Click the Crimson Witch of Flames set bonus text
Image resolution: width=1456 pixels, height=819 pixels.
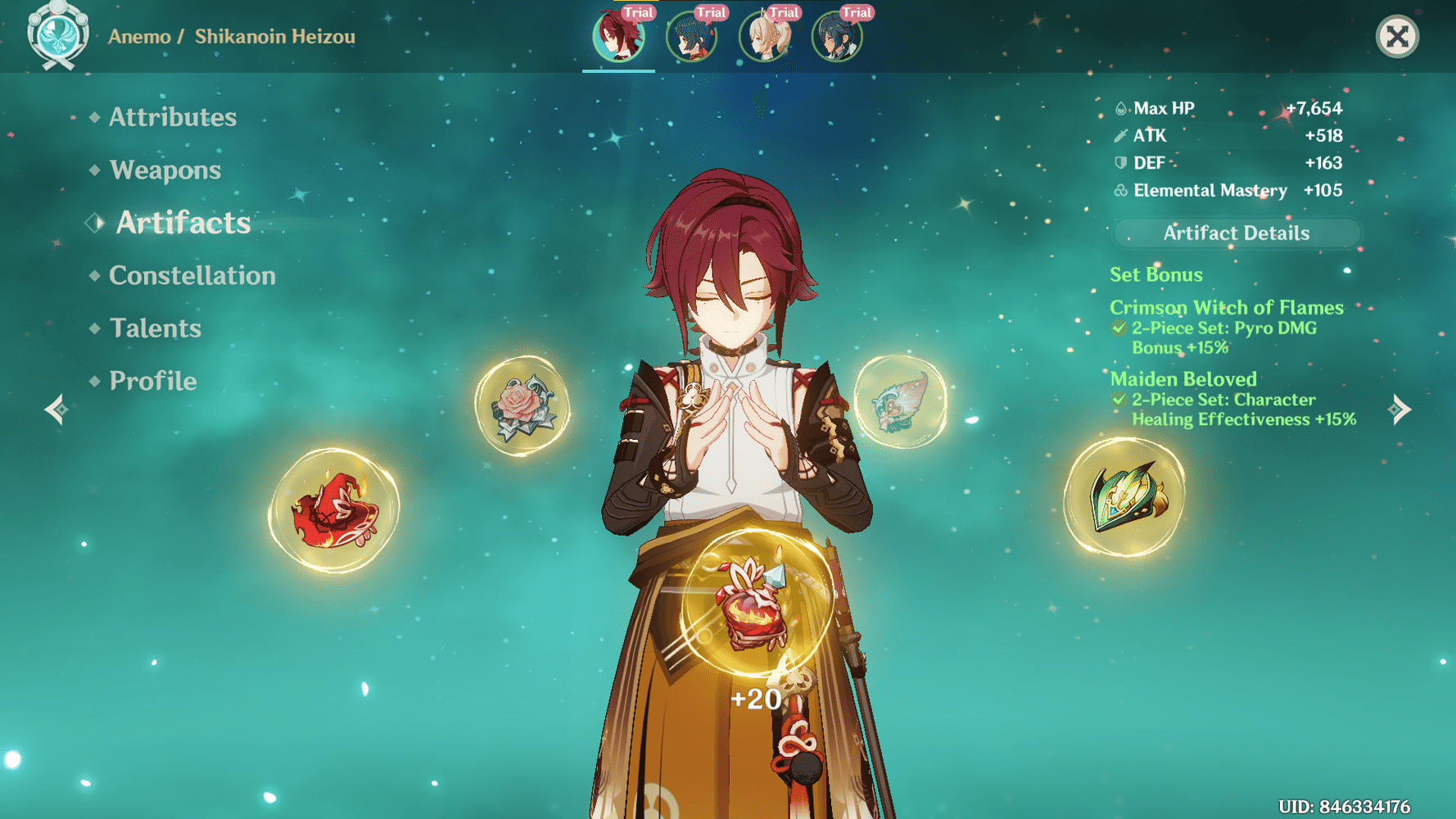click(x=1226, y=307)
